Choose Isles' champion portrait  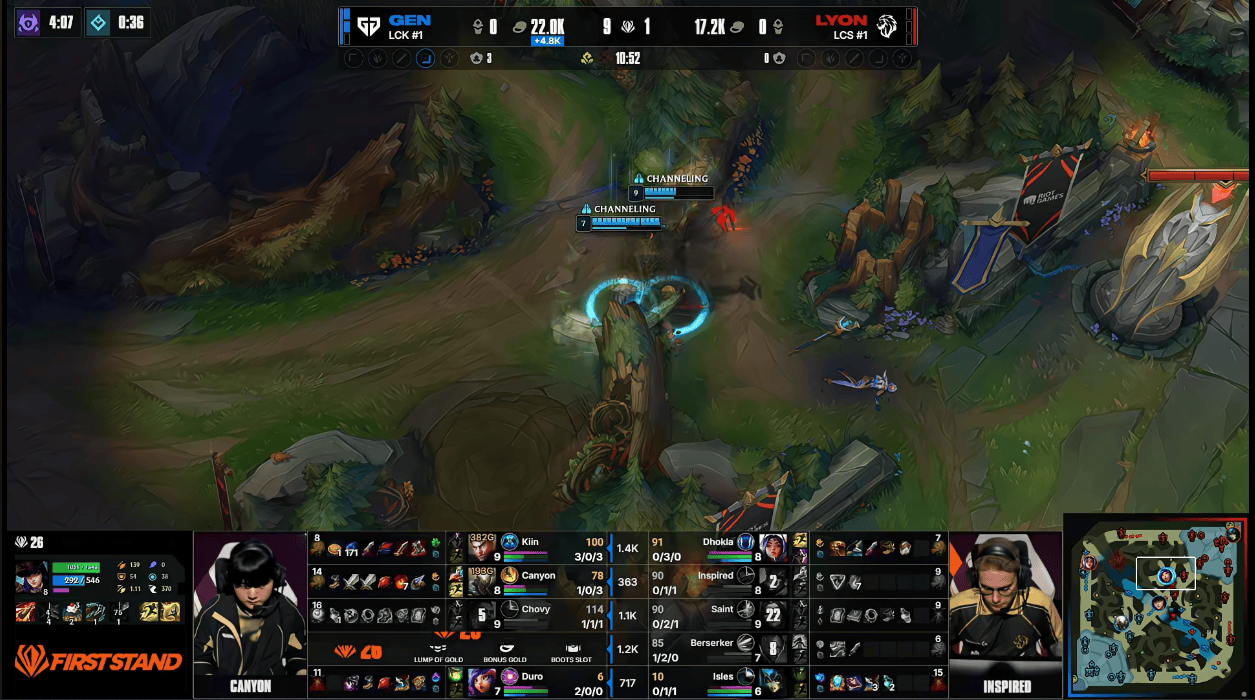coord(773,682)
